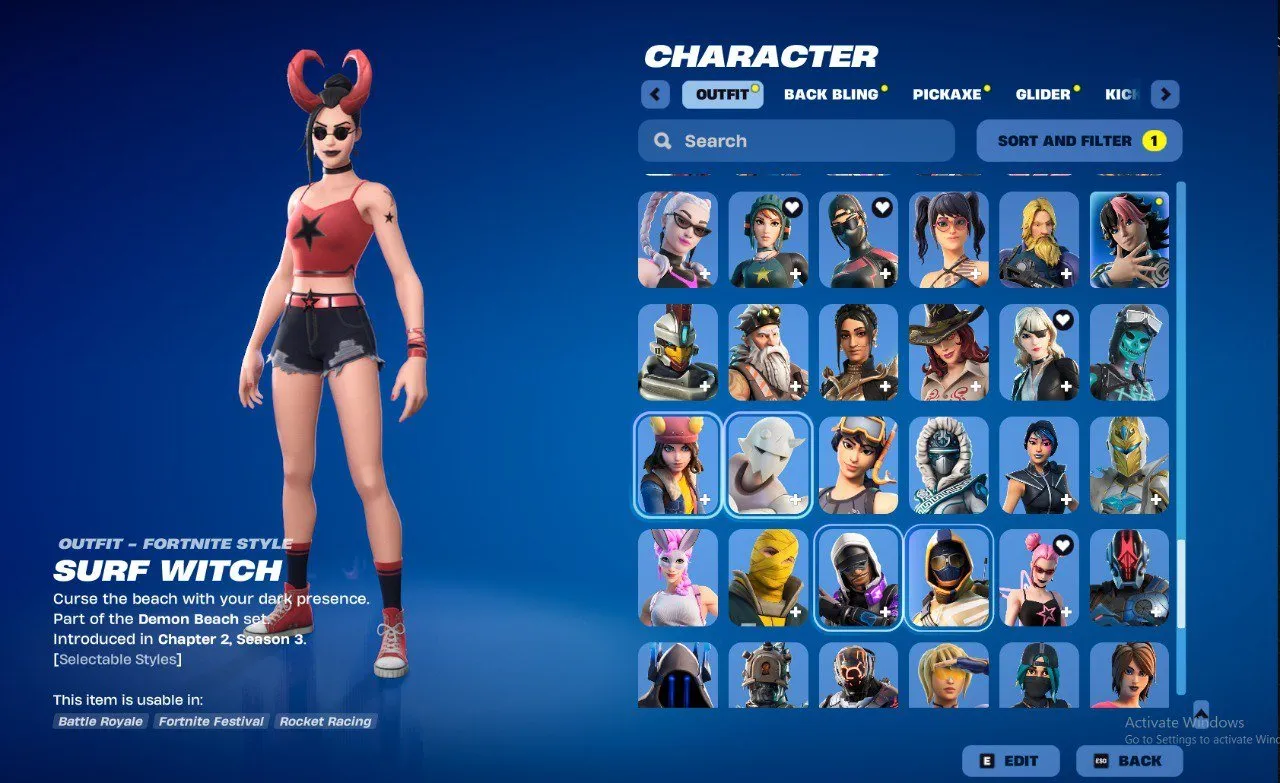The image size is (1280, 783).
Task: Toggle the favorite heart on the dark commando skin
Action: coord(883,206)
